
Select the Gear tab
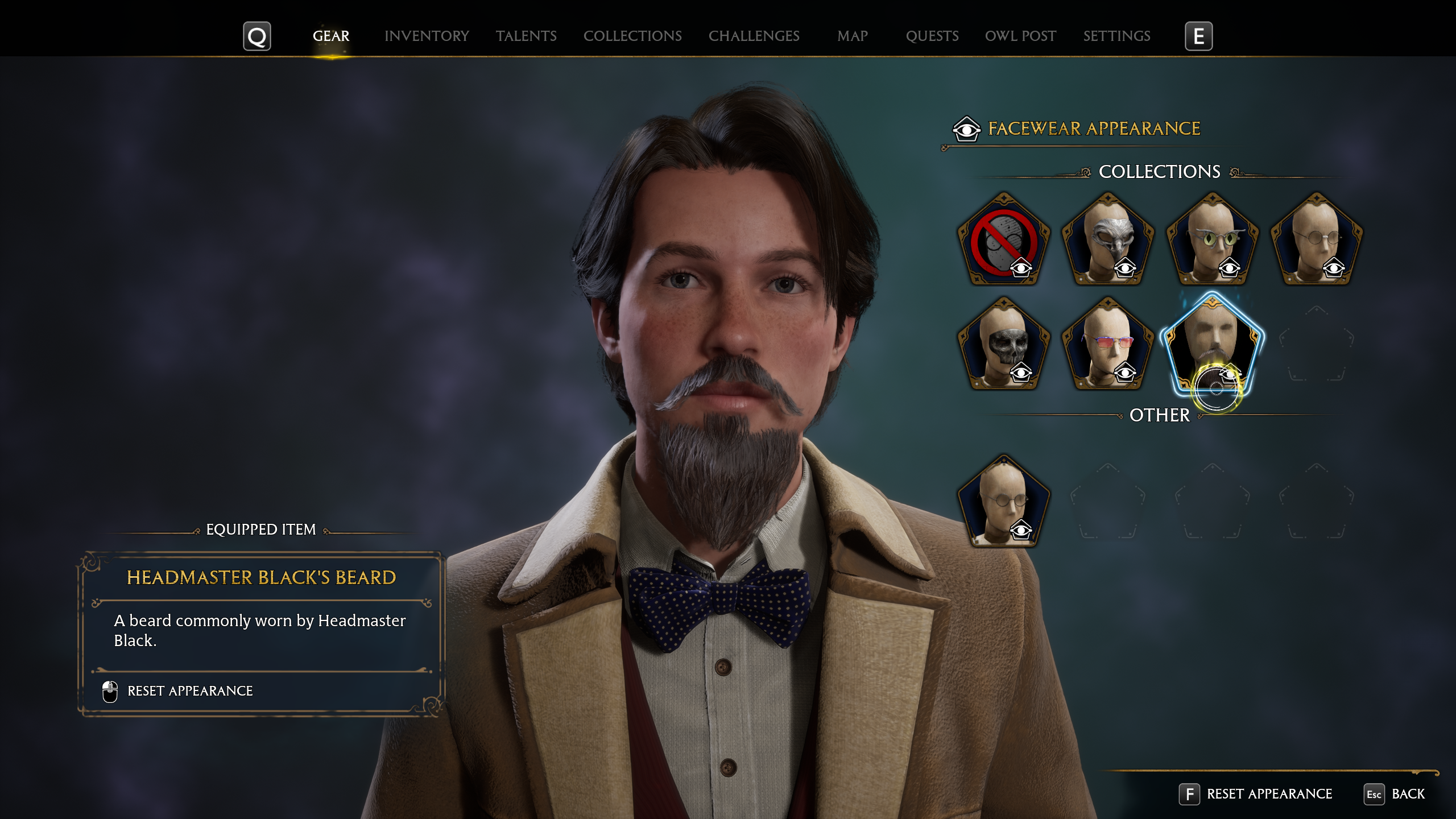click(331, 36)
